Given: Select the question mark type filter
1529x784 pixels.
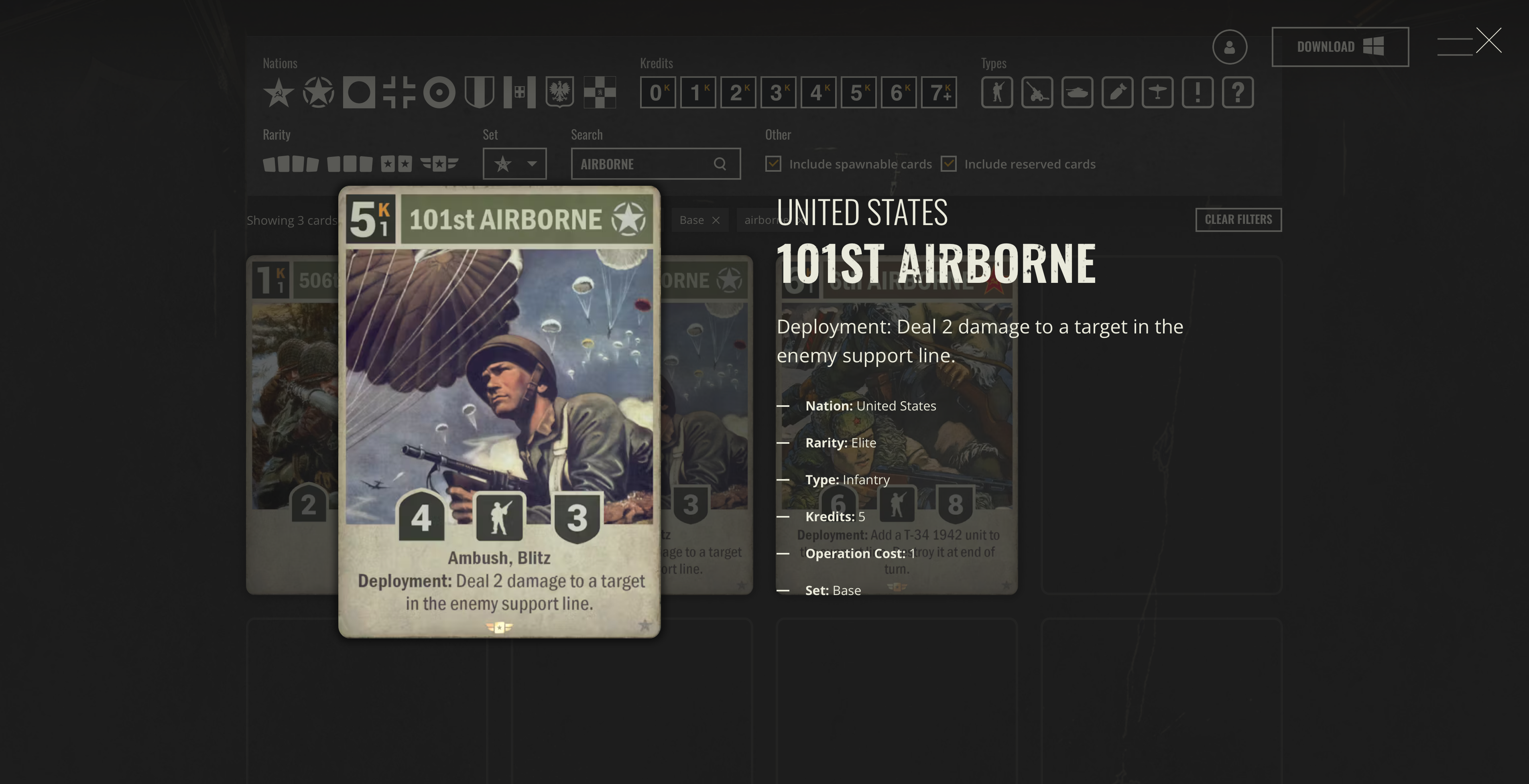Looking at the screenshot, I should [x=1238, y=93].
